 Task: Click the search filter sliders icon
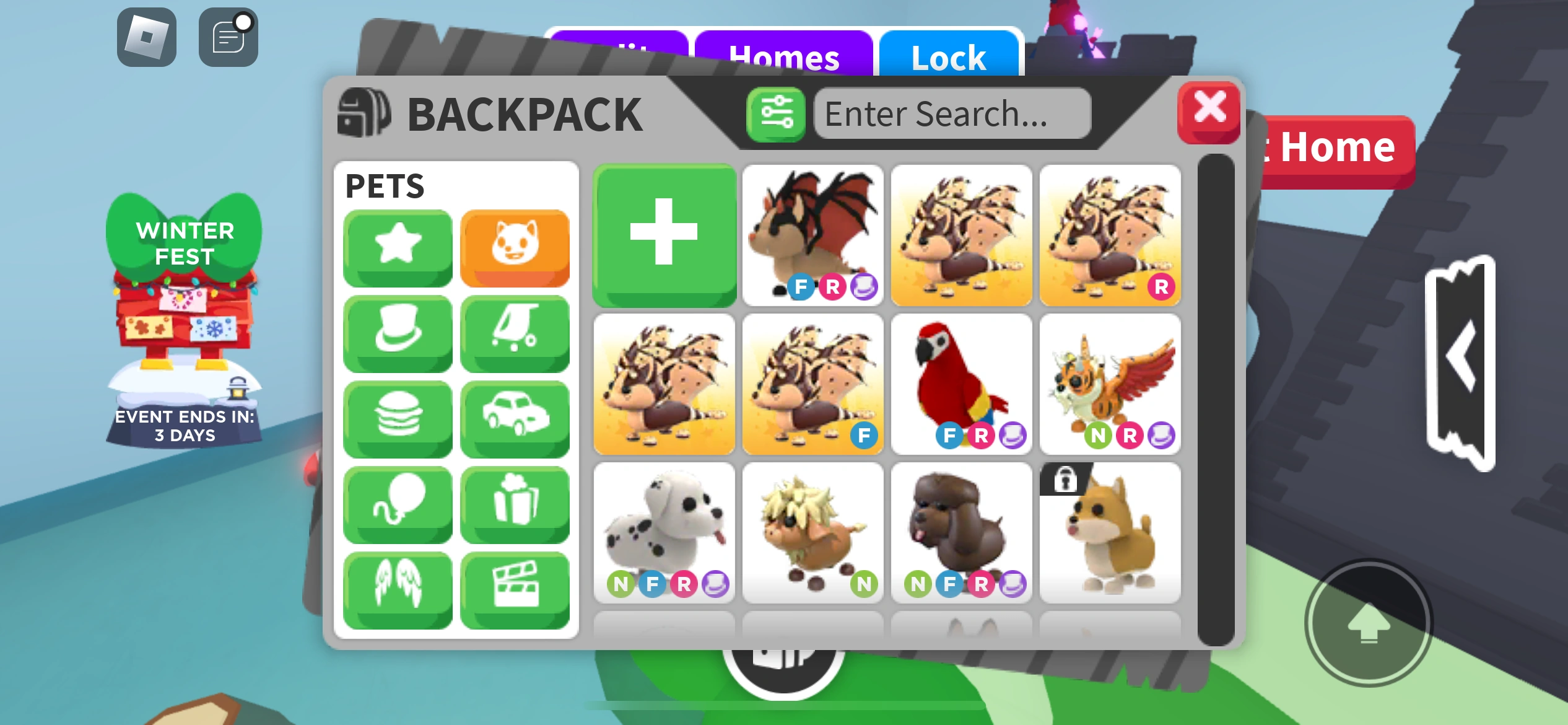[776, 114]
